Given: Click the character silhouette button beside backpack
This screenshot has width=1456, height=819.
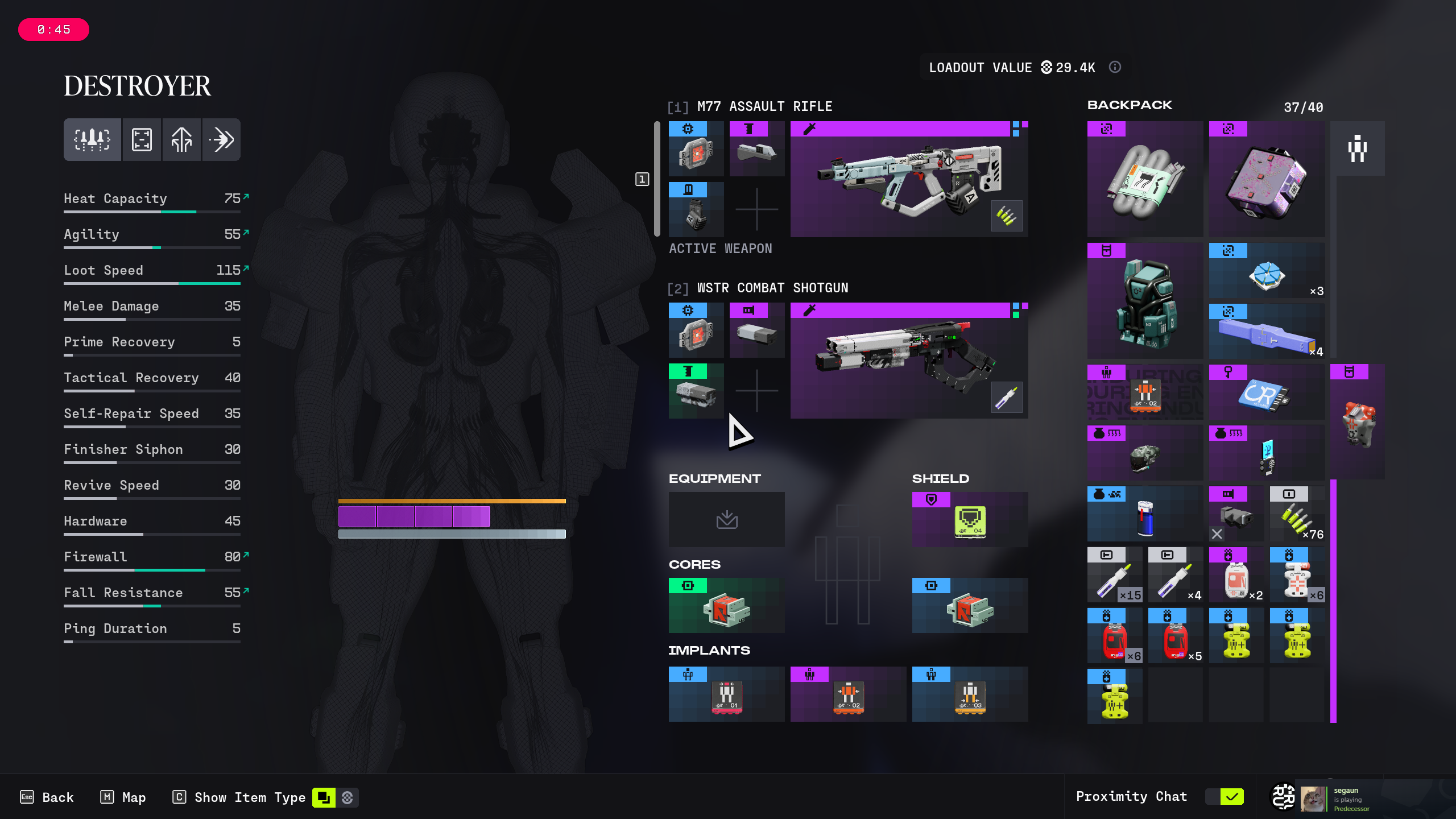Looking at the screenshot, I should [x=1357, y=148].
